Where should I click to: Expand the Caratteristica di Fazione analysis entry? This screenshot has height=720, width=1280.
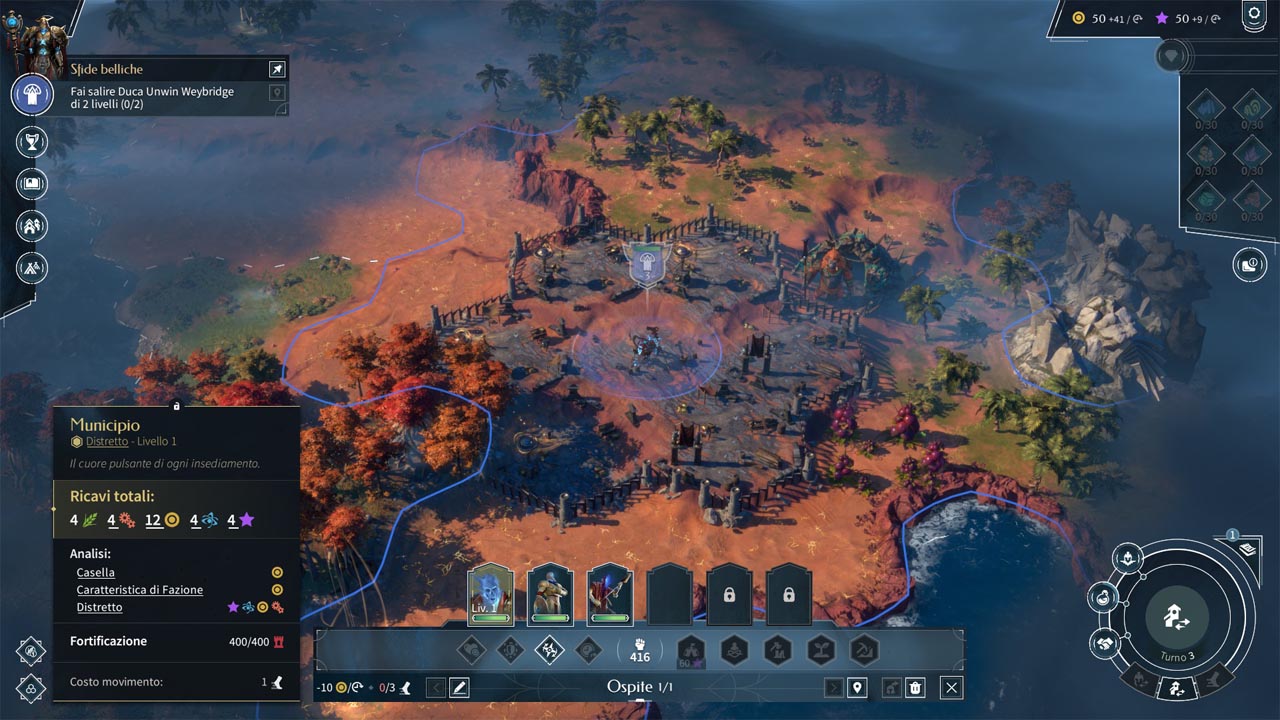coord(139,590)
